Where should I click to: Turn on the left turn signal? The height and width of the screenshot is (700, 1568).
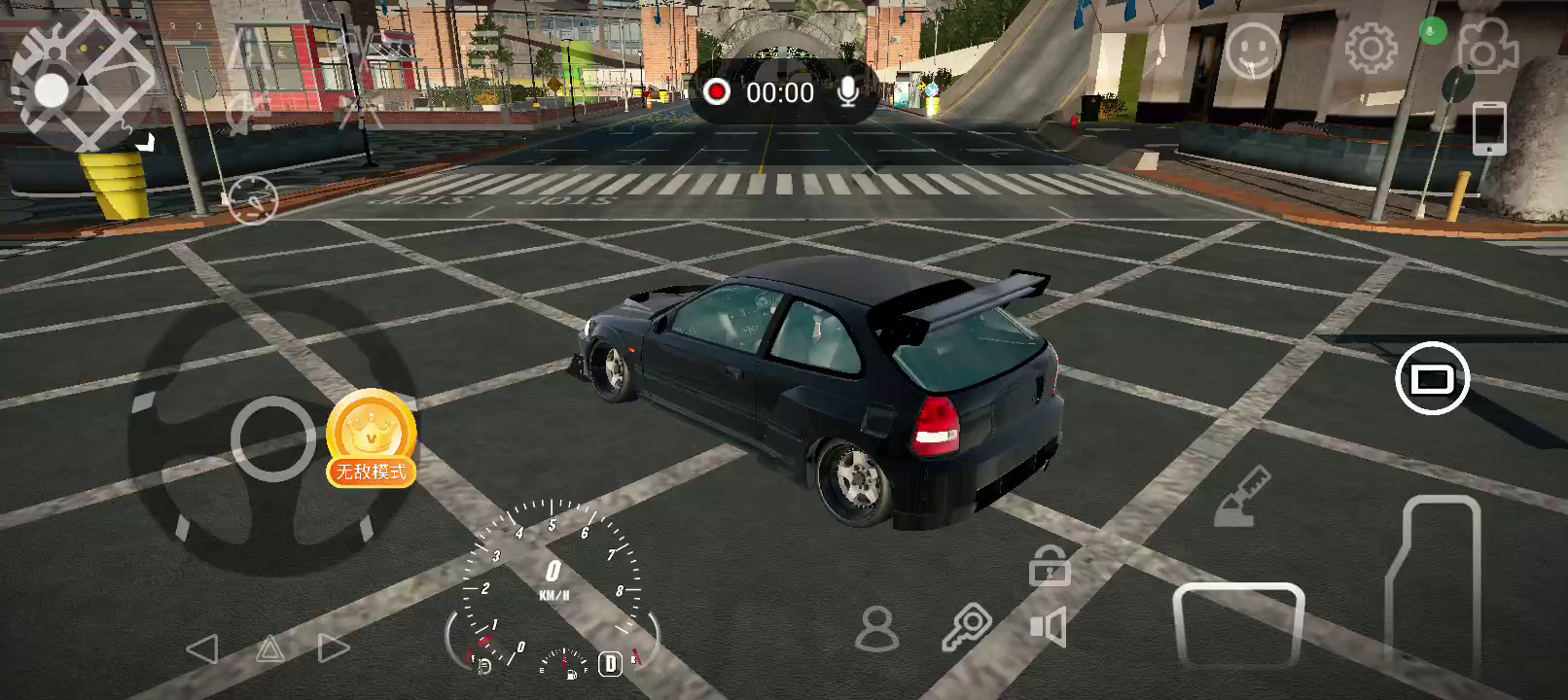click(x=202, y=649)
